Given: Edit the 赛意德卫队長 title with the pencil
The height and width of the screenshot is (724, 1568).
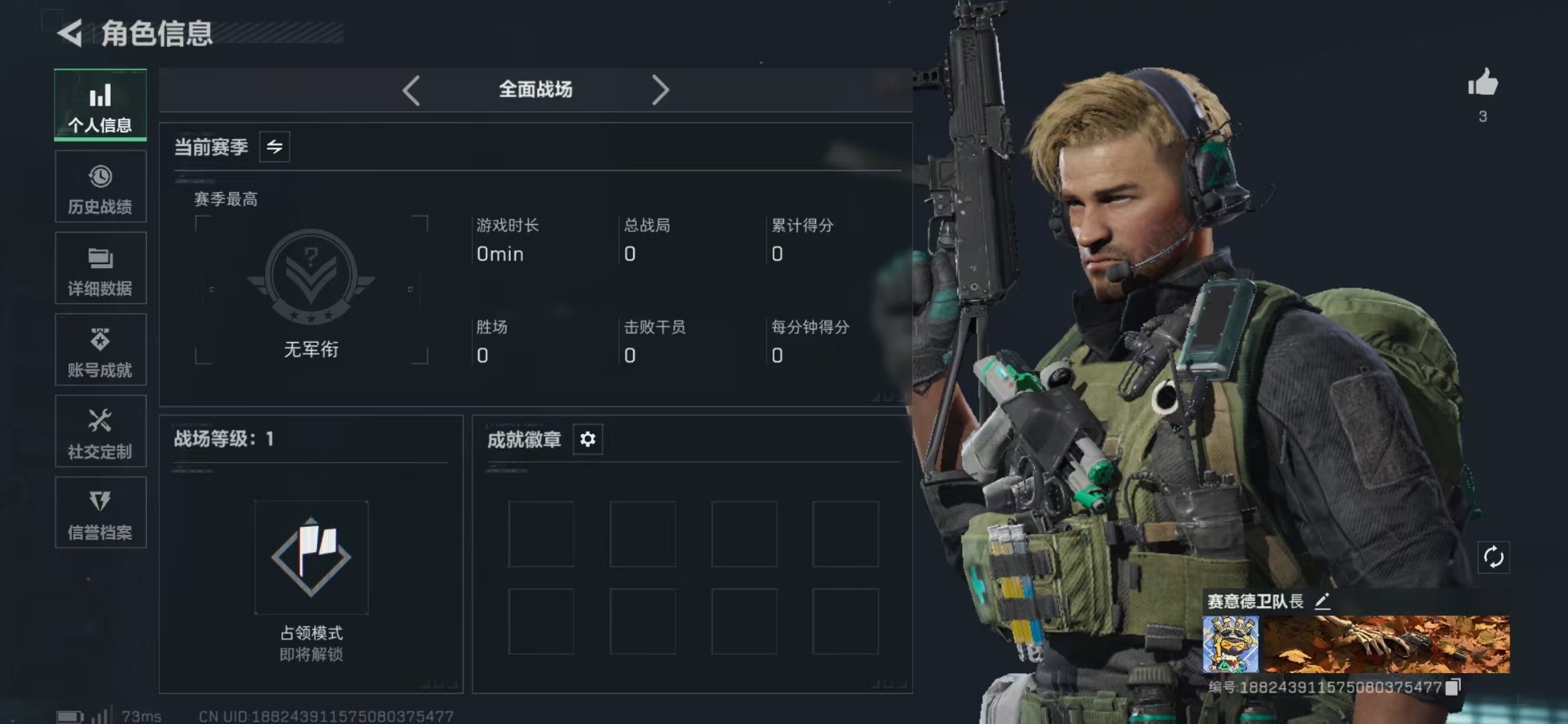Looking at the screenshot, I should coord(1322,601).
